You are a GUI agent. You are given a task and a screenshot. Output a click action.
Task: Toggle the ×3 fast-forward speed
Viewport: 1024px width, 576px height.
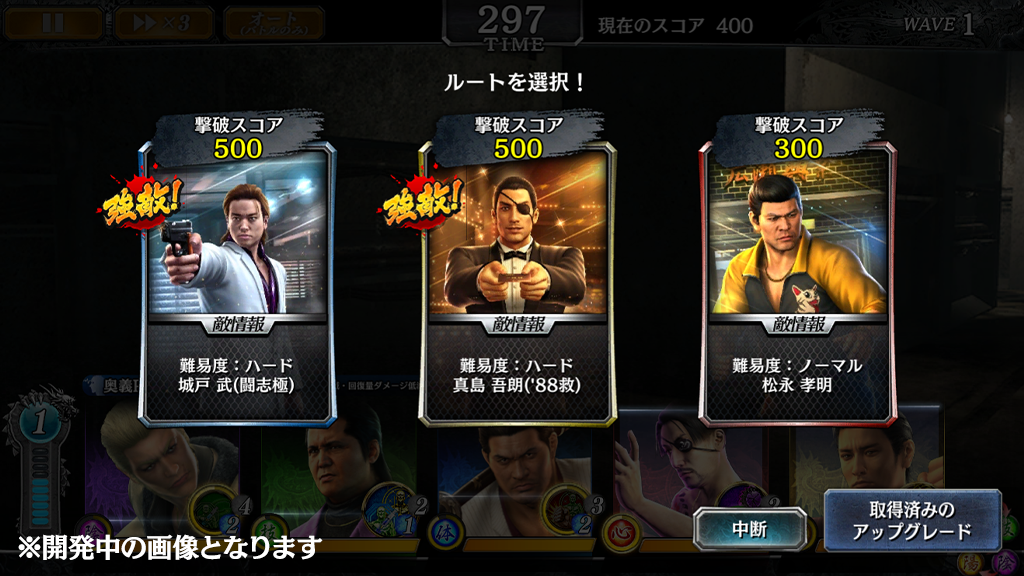tap(163, 23)
